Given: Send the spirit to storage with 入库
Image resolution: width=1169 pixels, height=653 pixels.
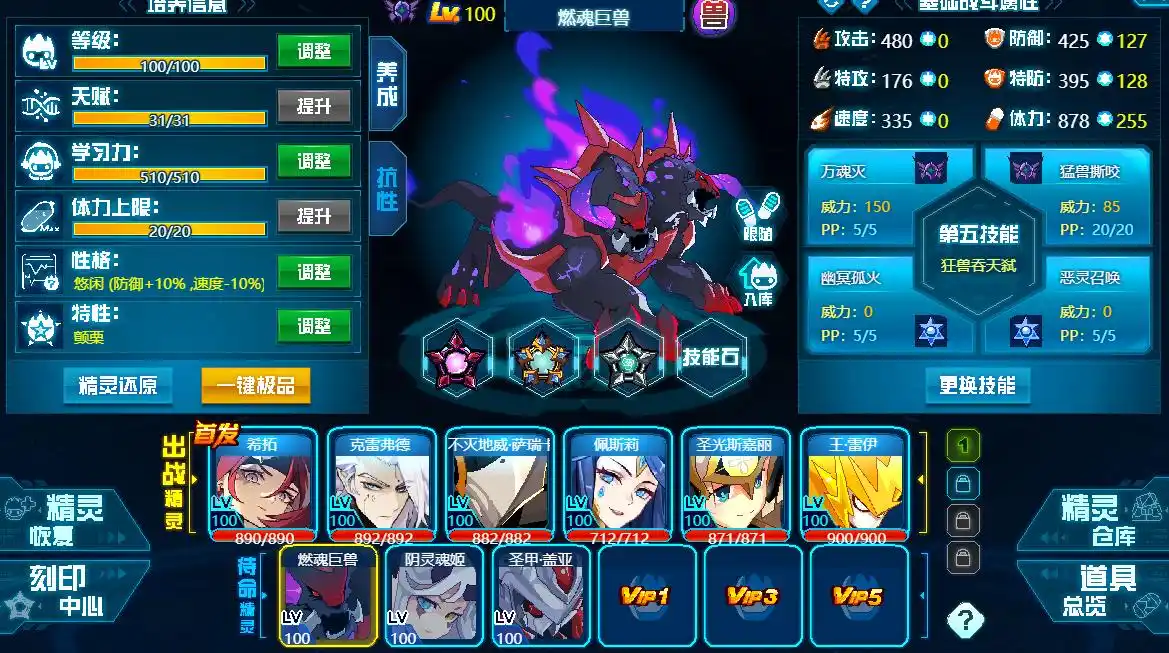Looking at the screenshot, I should click(x=758, y=282).
